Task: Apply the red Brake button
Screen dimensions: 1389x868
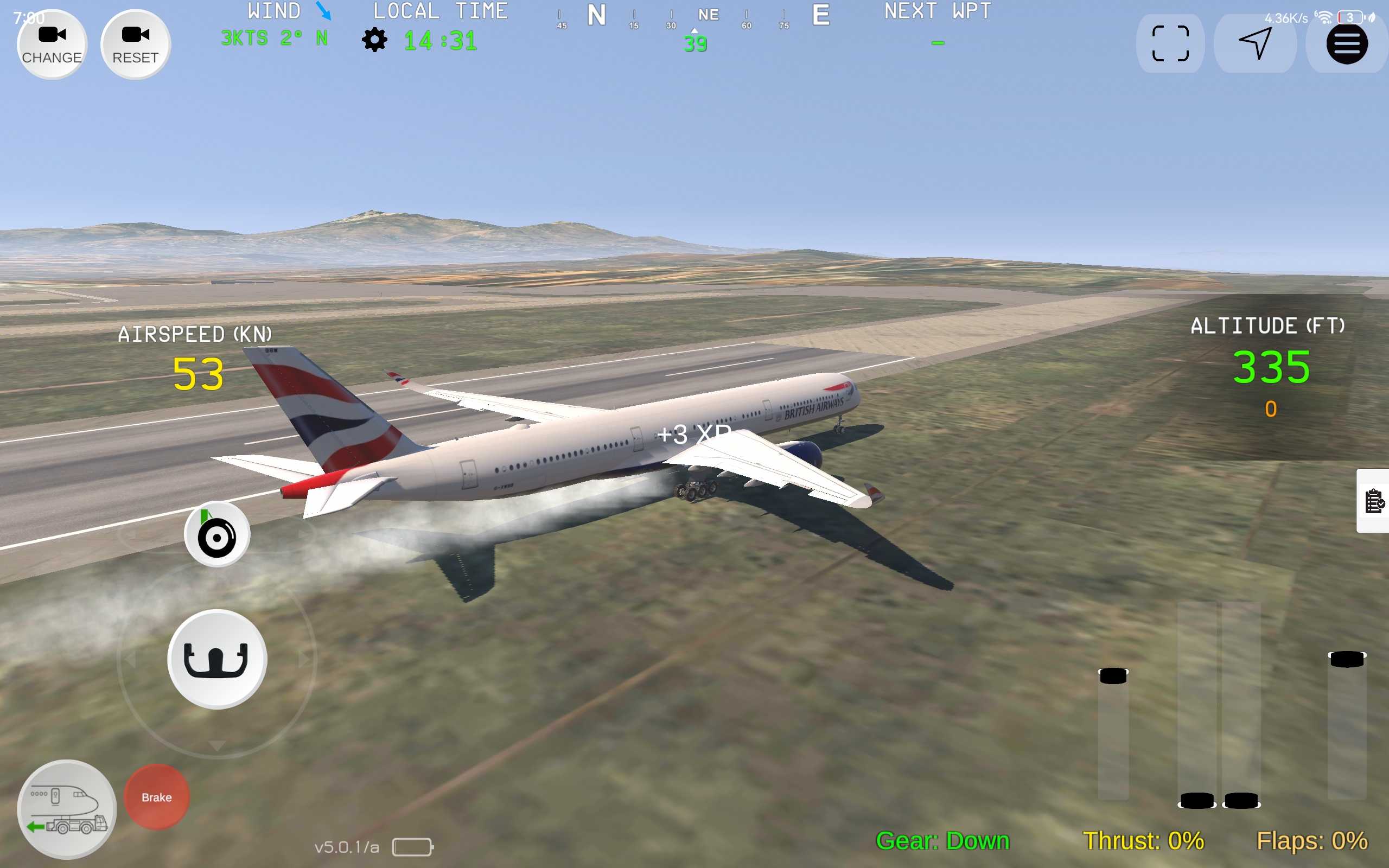Action: click(157, 797)
